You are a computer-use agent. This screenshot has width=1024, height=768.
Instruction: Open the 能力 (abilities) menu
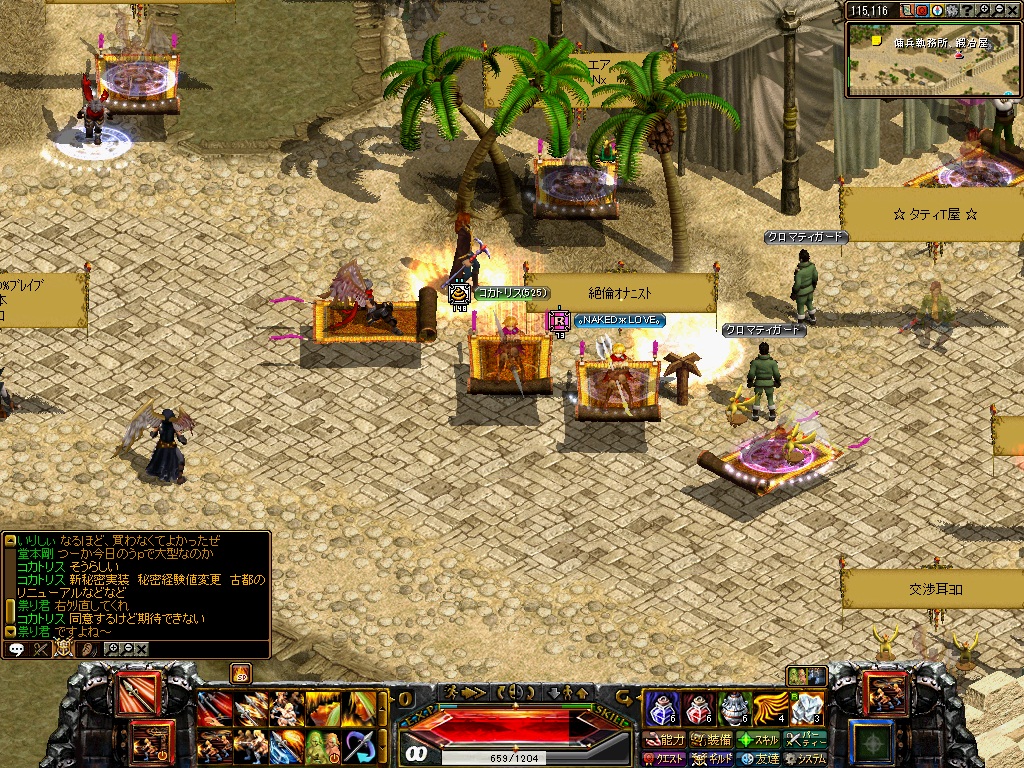click(667, 740)
